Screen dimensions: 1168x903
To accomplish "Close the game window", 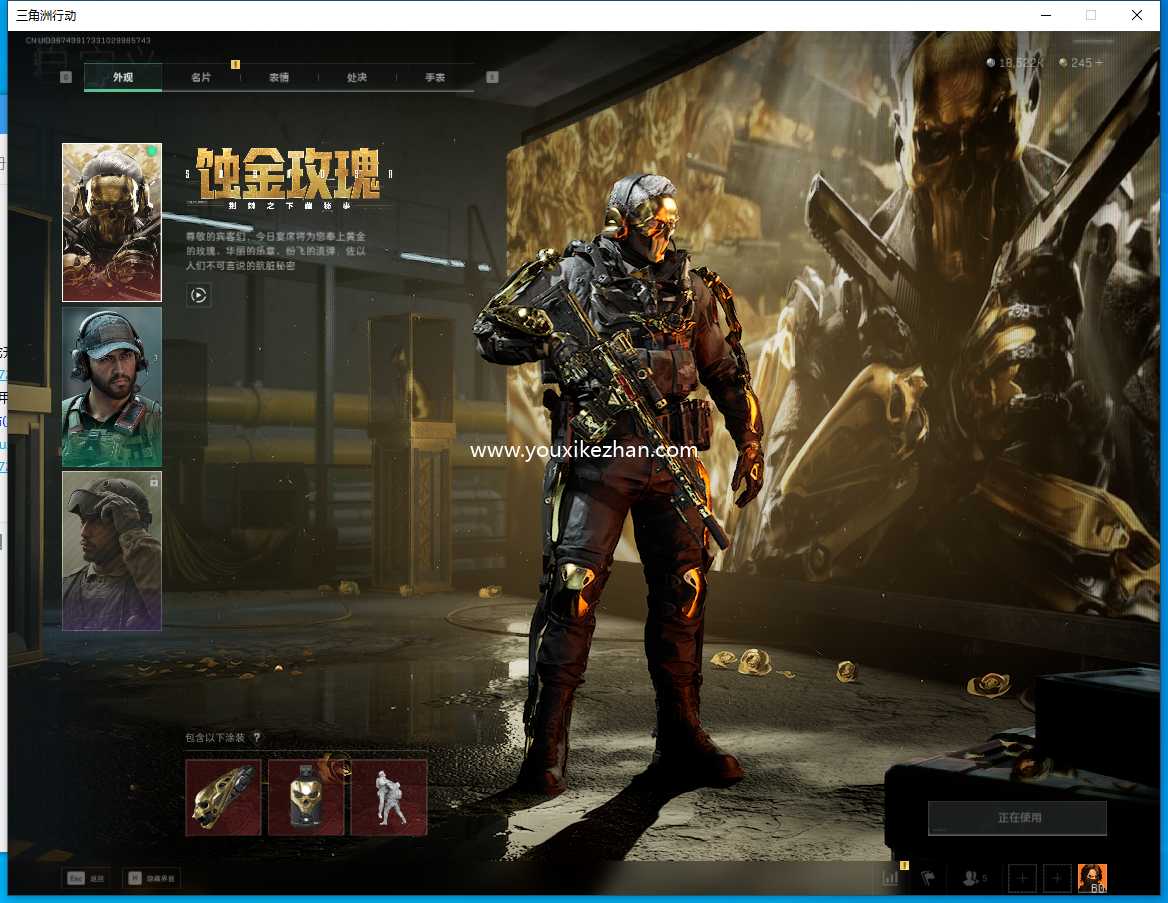I will pyautogui.click(x=1137, y=15).
